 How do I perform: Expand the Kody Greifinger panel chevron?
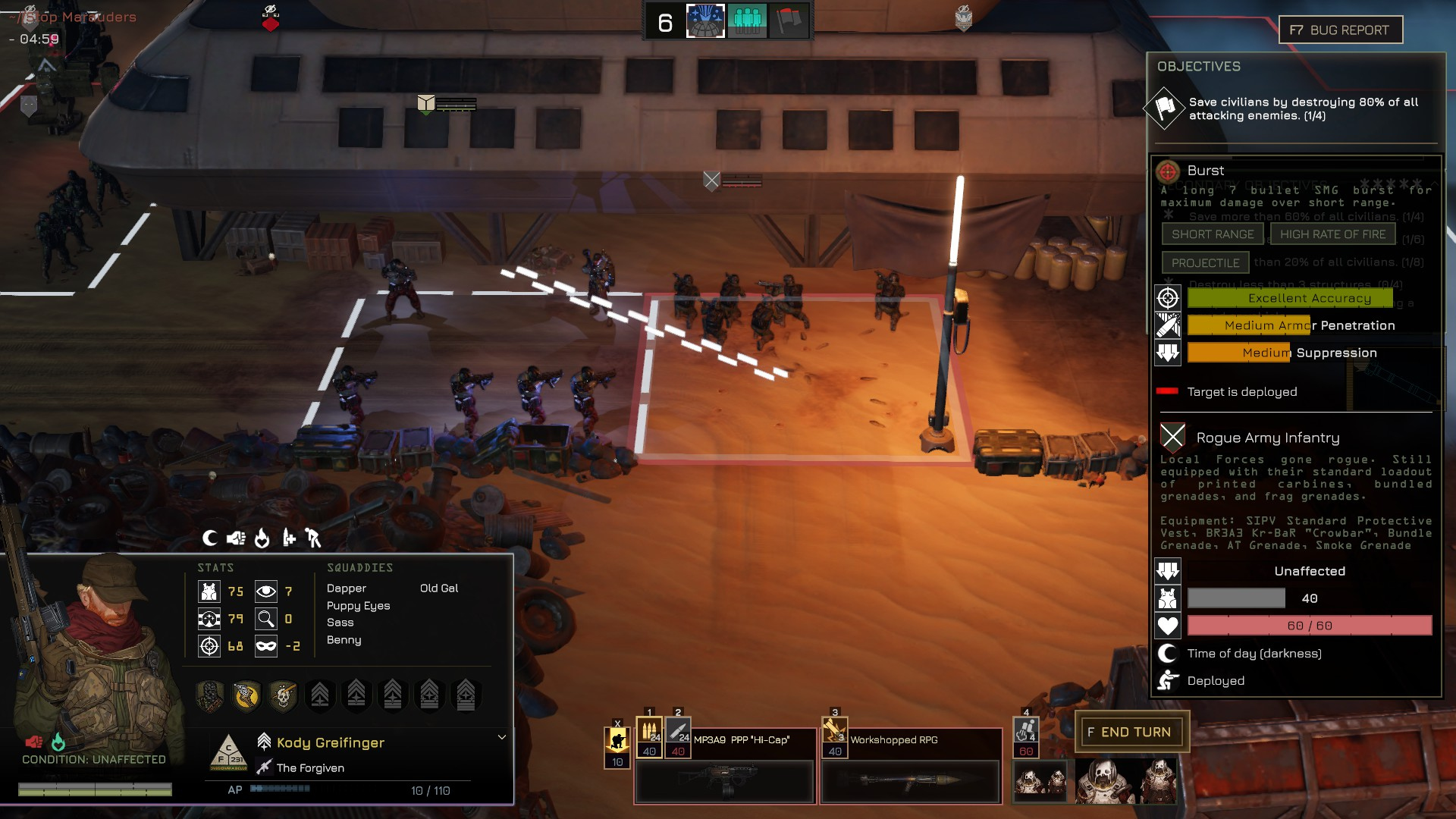pos(502,737)
